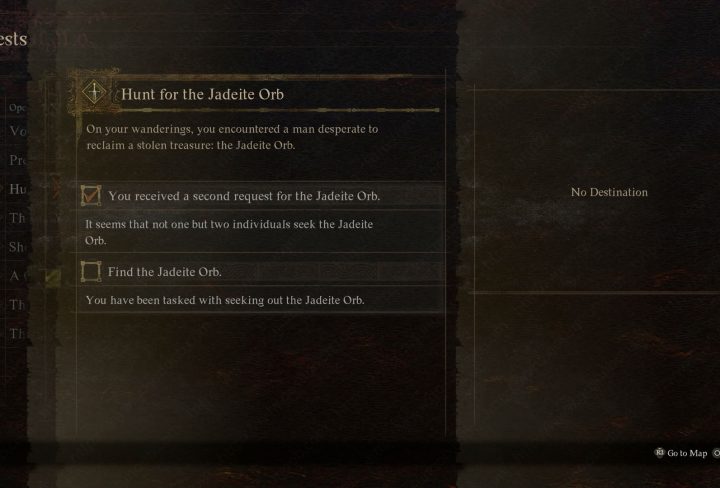Select the second request for the Jadeite Orb objective
The width and height of the screenshot is (720, 488).
point(243,196)
